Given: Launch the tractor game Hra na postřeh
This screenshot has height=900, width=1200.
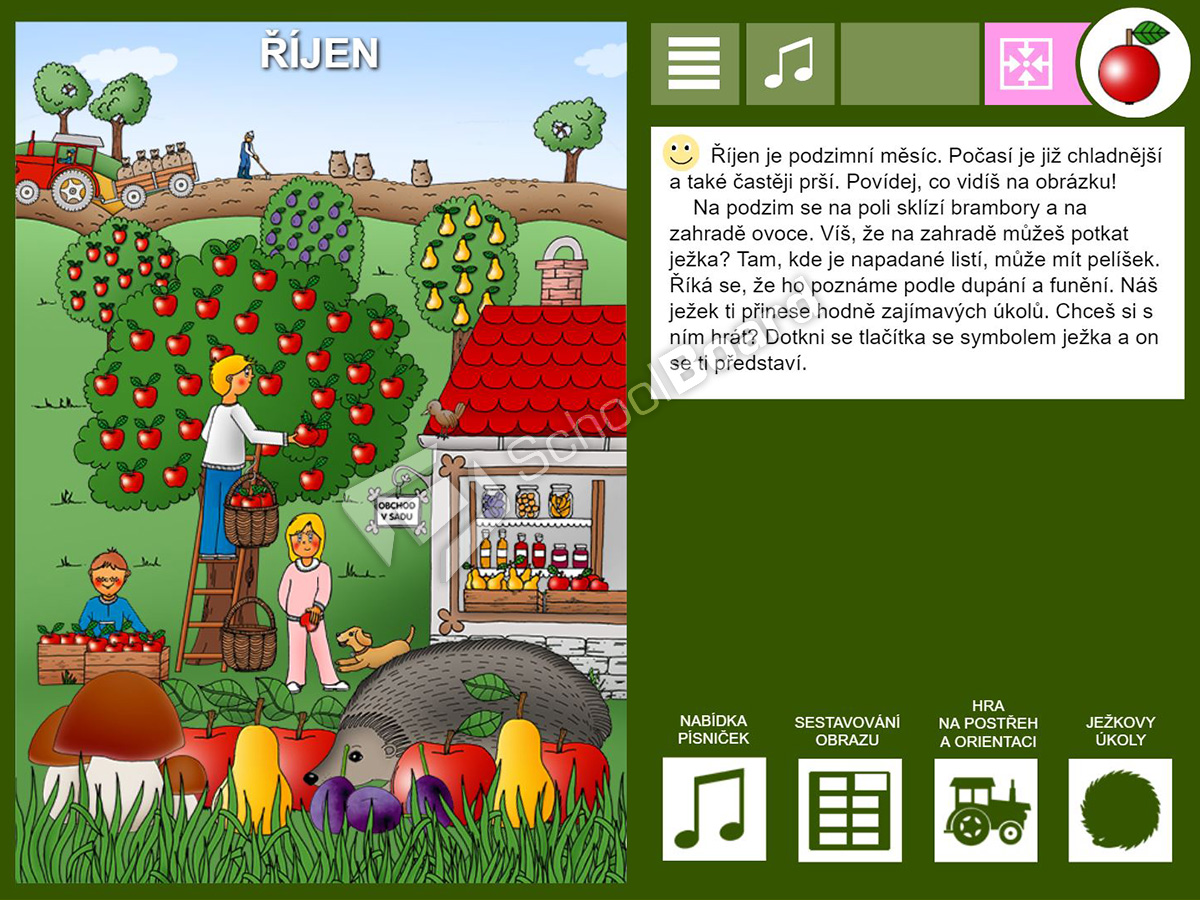Looking at the screenshot, I should [985, 809].
